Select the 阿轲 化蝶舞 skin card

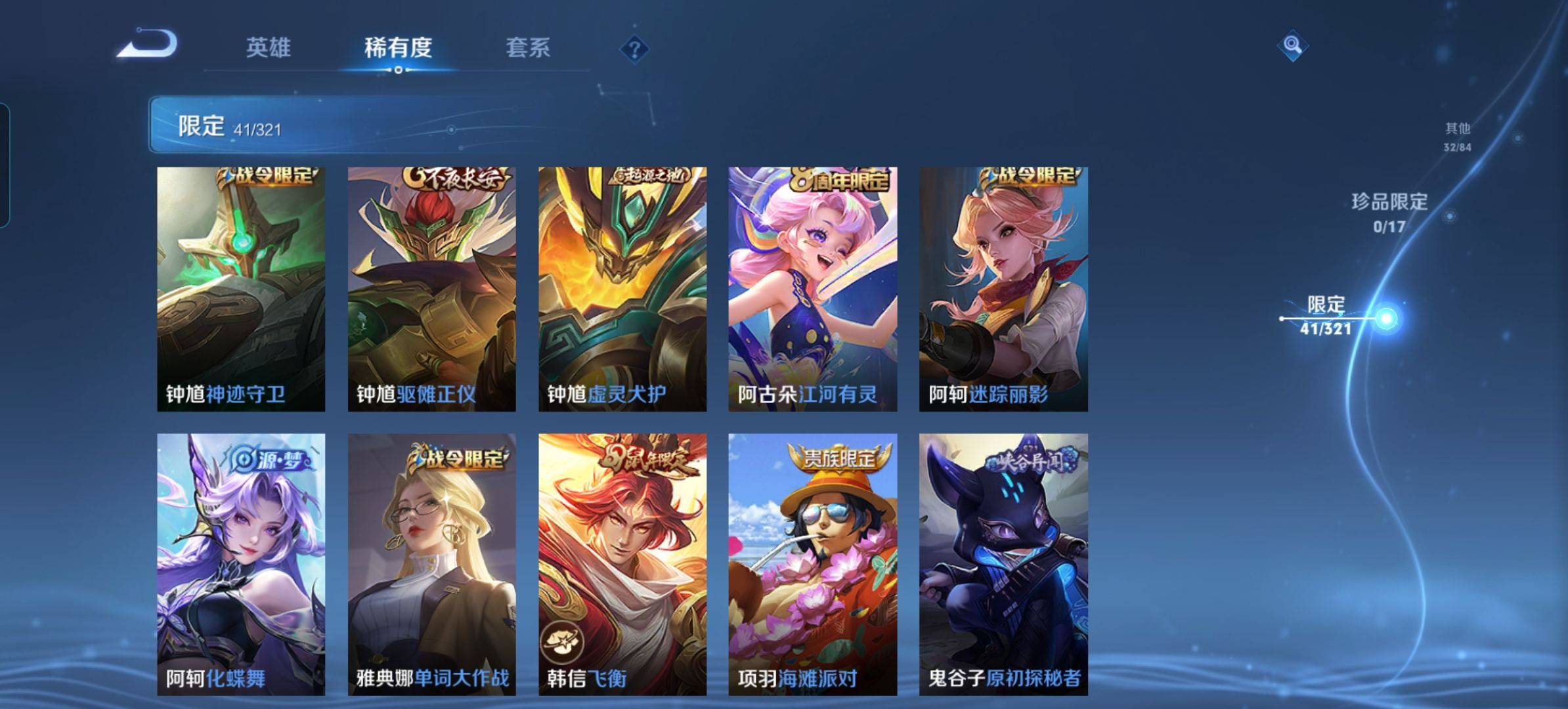tap(241, 564)
